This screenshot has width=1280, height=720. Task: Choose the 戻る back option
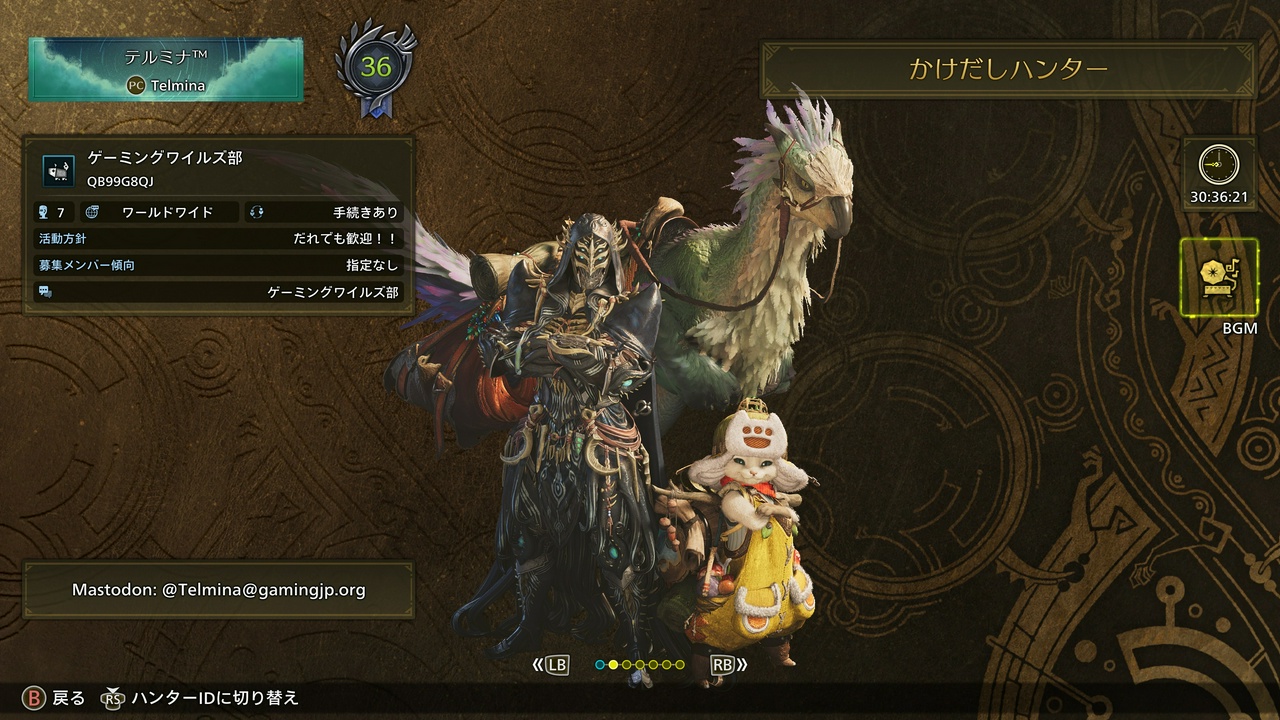[68, 698]
